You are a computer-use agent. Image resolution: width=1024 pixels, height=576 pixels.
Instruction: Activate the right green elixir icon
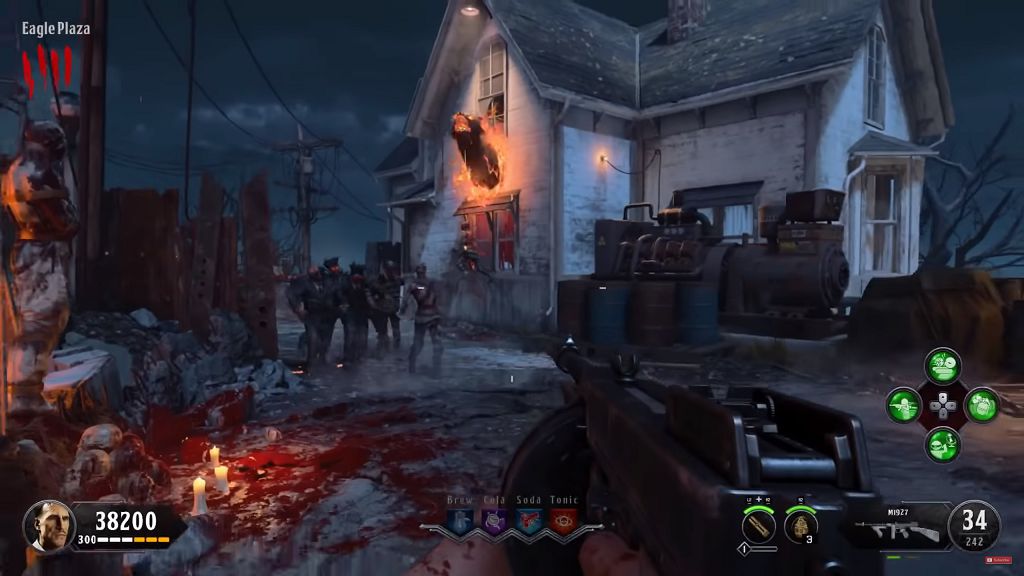click(x=981, y=405)
